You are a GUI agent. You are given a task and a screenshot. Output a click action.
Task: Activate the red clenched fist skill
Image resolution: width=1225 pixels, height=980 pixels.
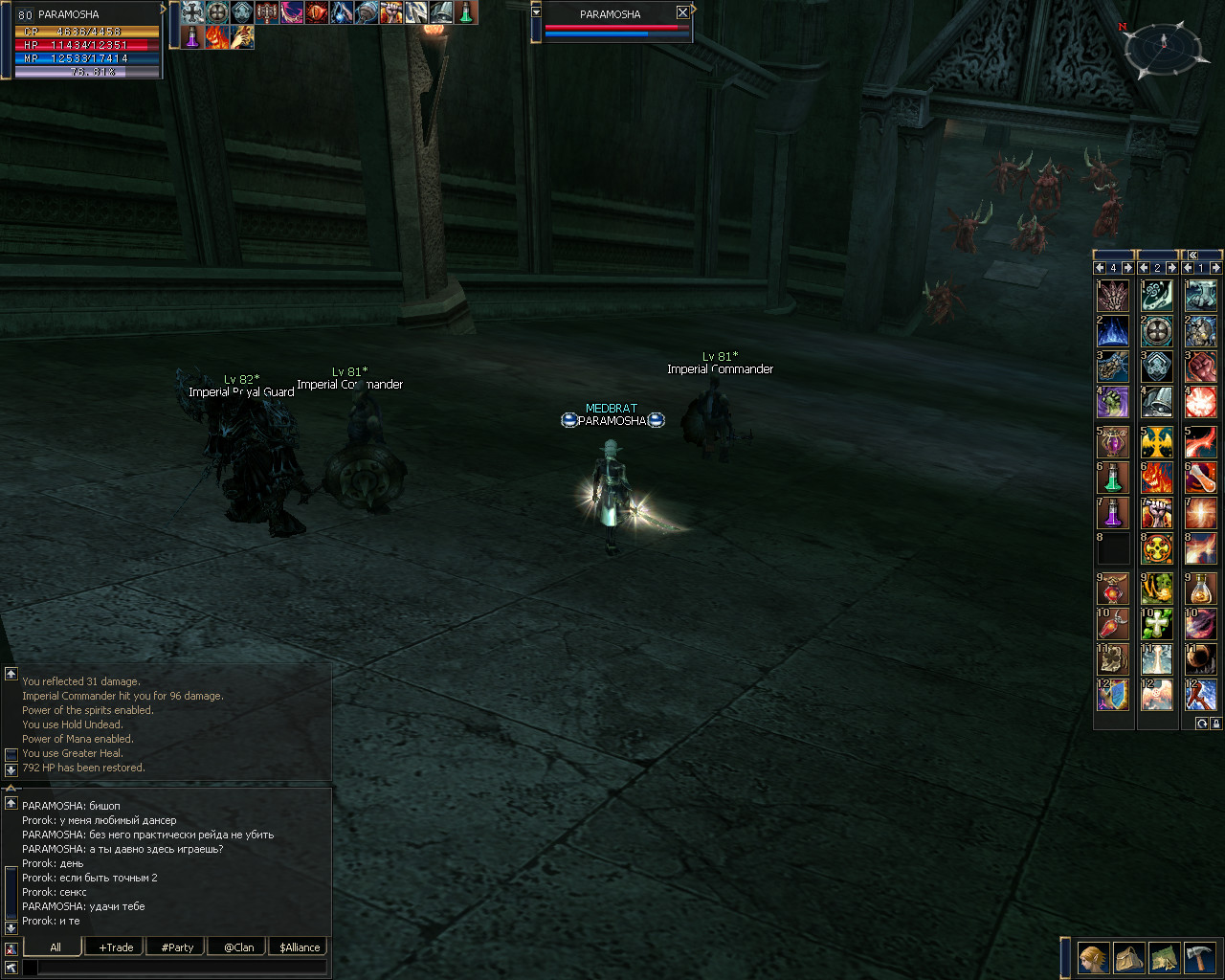(1201, 367)
